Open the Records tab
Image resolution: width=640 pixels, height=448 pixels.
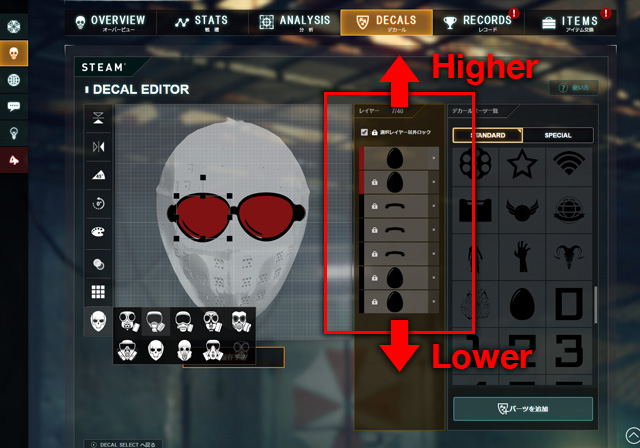click(x=478, y=22)
